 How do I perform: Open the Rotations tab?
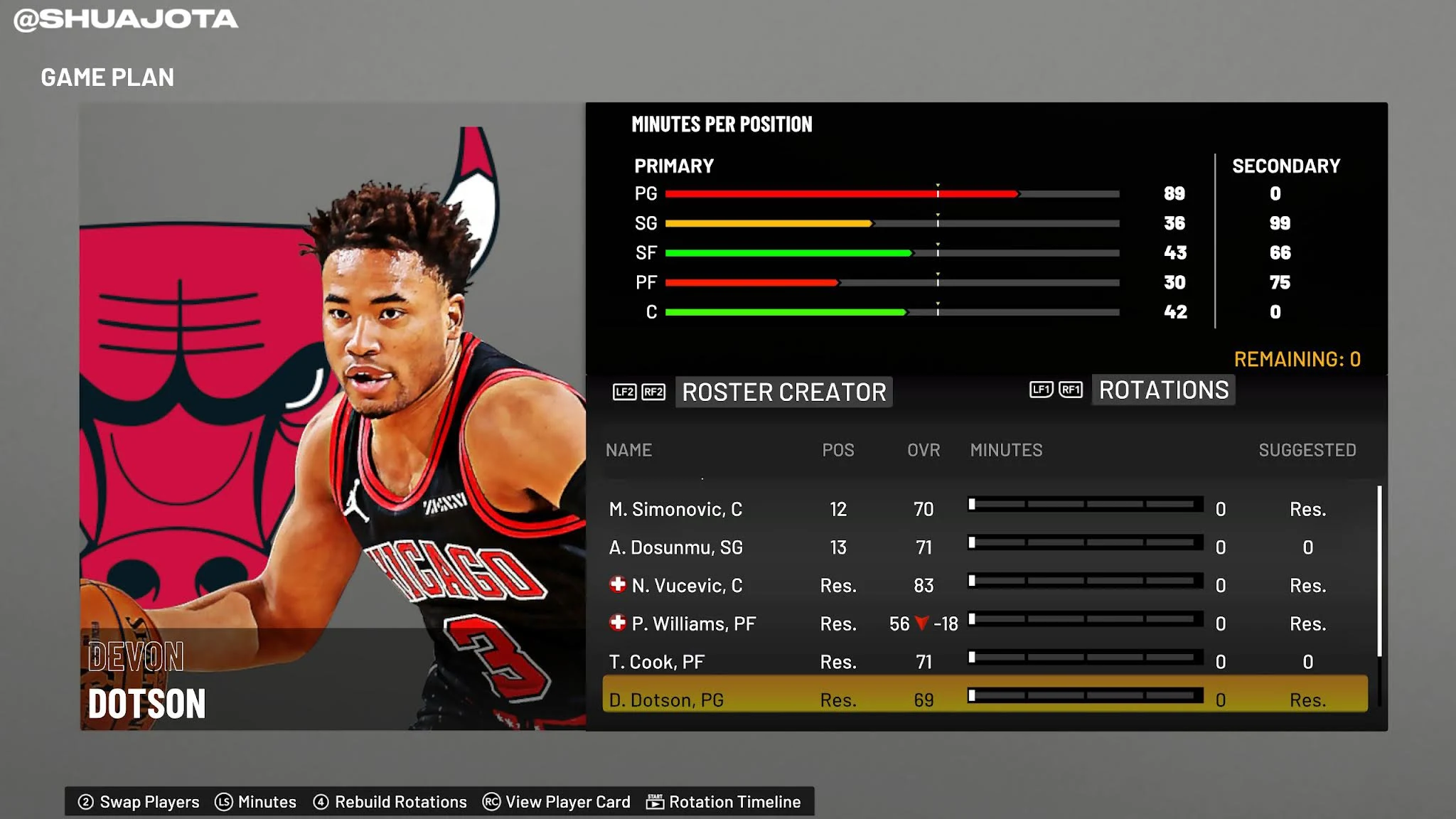(1163, 390)
